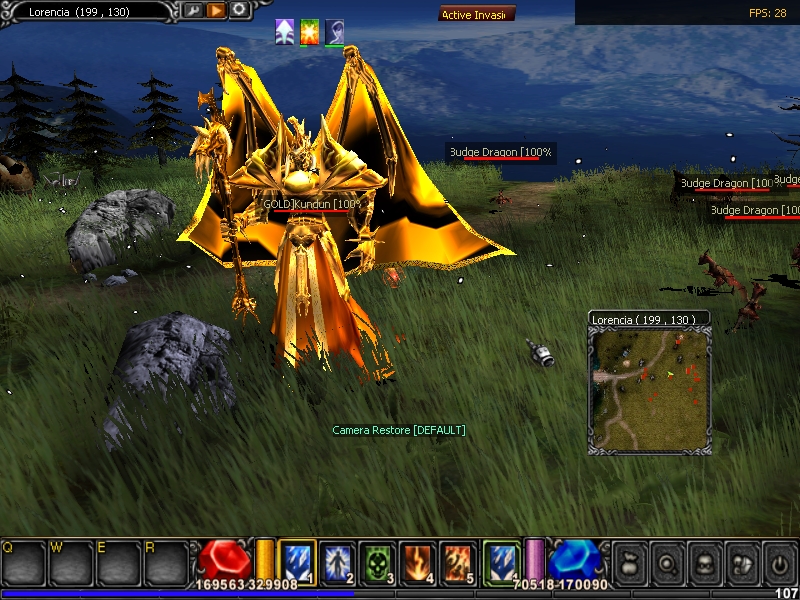Click the orange play arrow button
The image size is (800, 600).
pyautogui.click(x=215, y=11)
